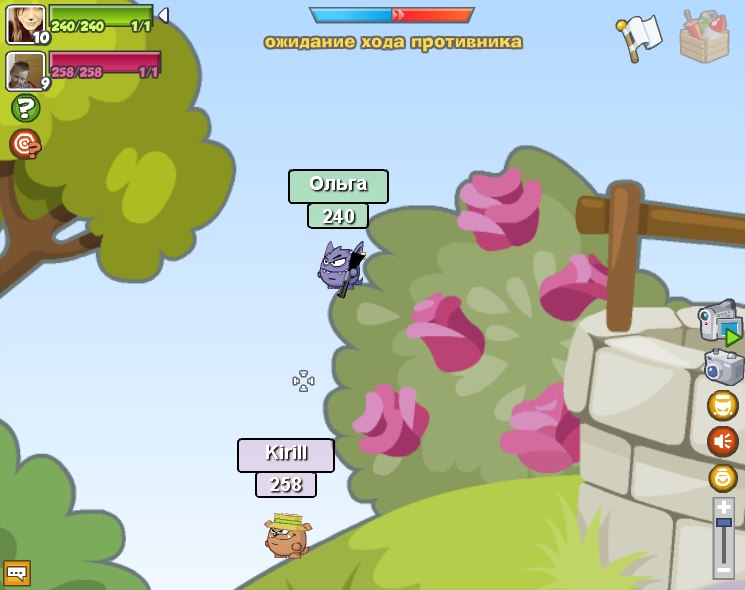Take a screenshot with the photo camera
The width and height of the screenshot is (745, 590).
tap(723, 367)
